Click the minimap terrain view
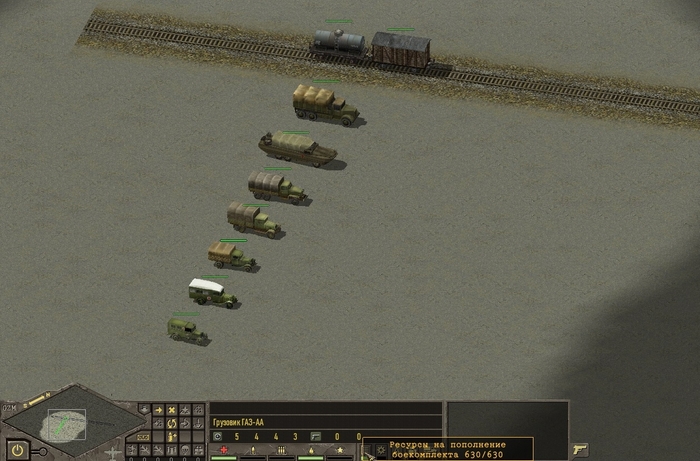 coord(67,424)
